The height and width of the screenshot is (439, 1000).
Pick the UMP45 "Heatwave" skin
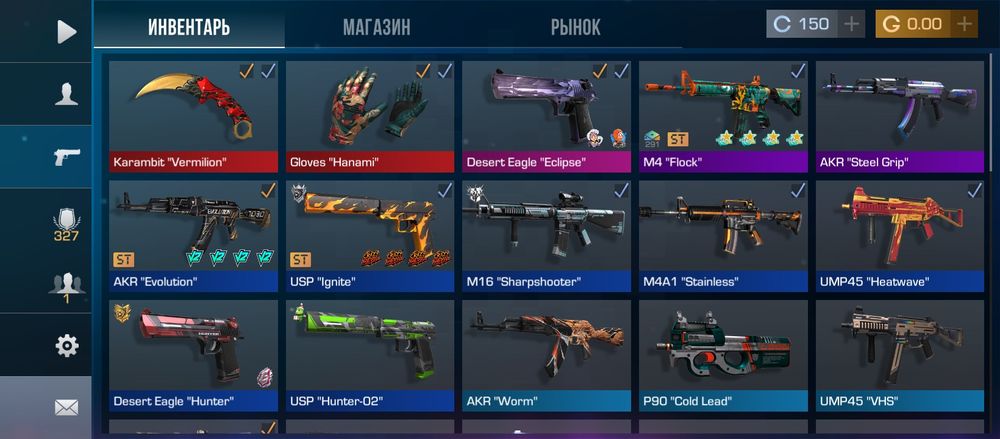pyautogui.click(x=899, y=235)
